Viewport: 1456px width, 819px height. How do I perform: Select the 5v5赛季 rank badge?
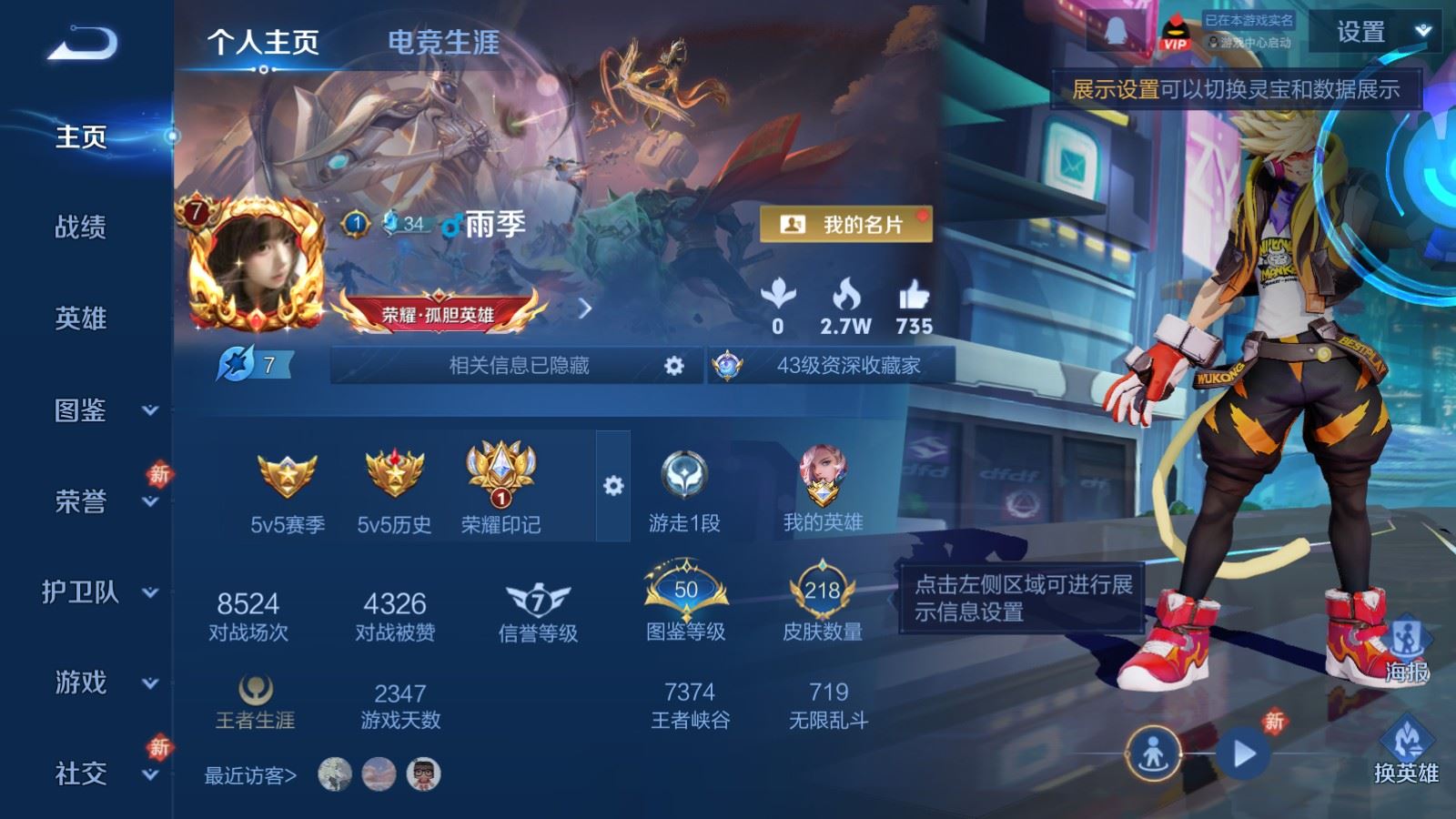tap(288, 473)
